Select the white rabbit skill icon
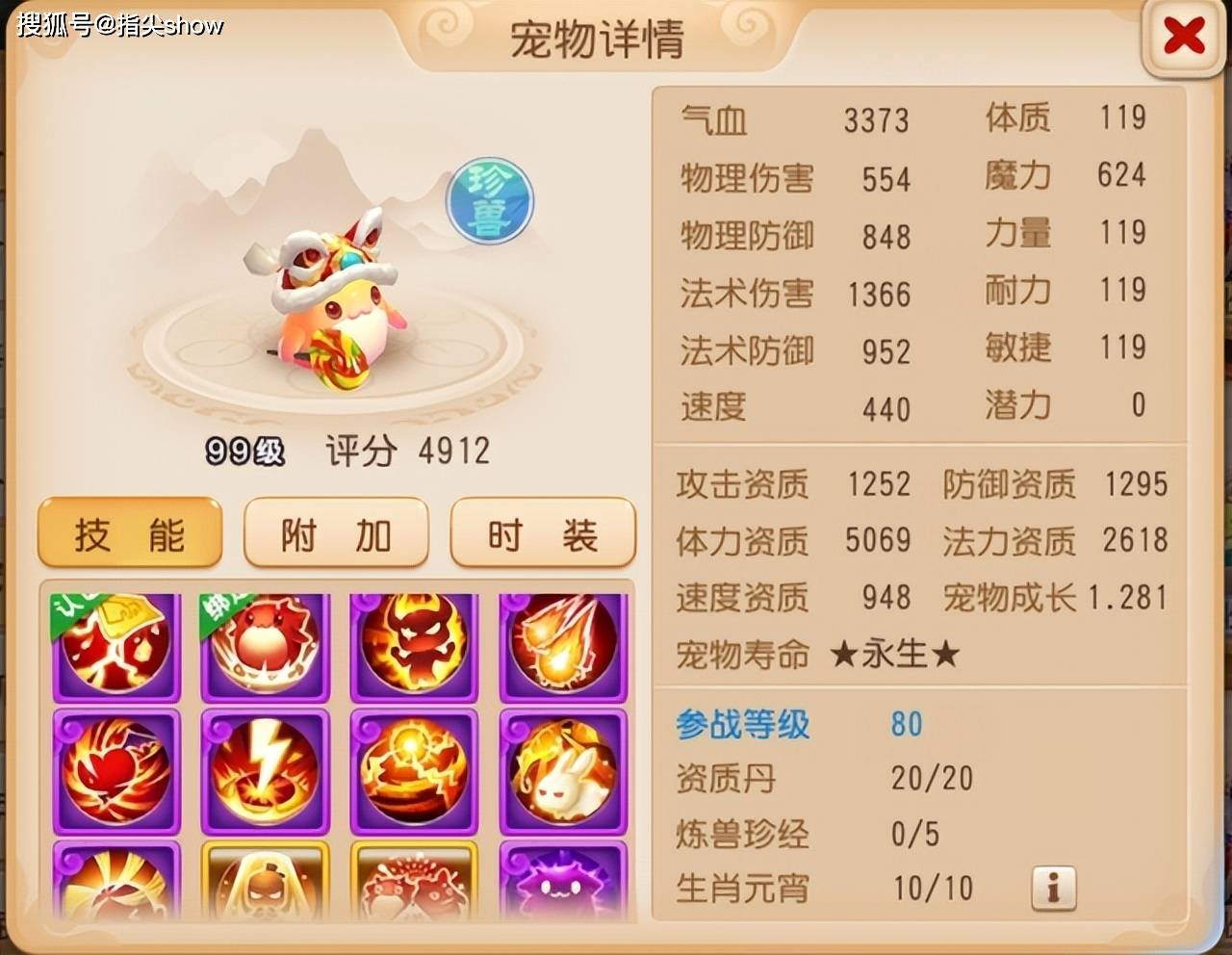The width and height of the screenshot is (1232, 955). click(563, 770)
